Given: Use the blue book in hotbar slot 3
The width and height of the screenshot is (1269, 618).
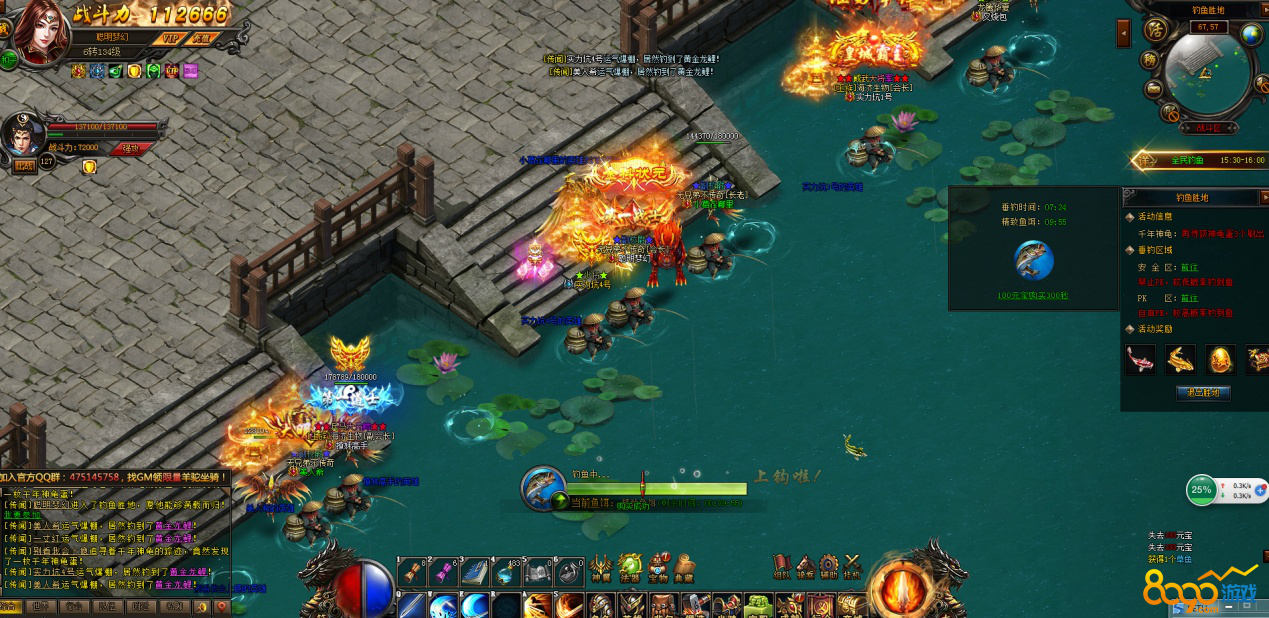Looking at the screenshot, I should point(475,572).
